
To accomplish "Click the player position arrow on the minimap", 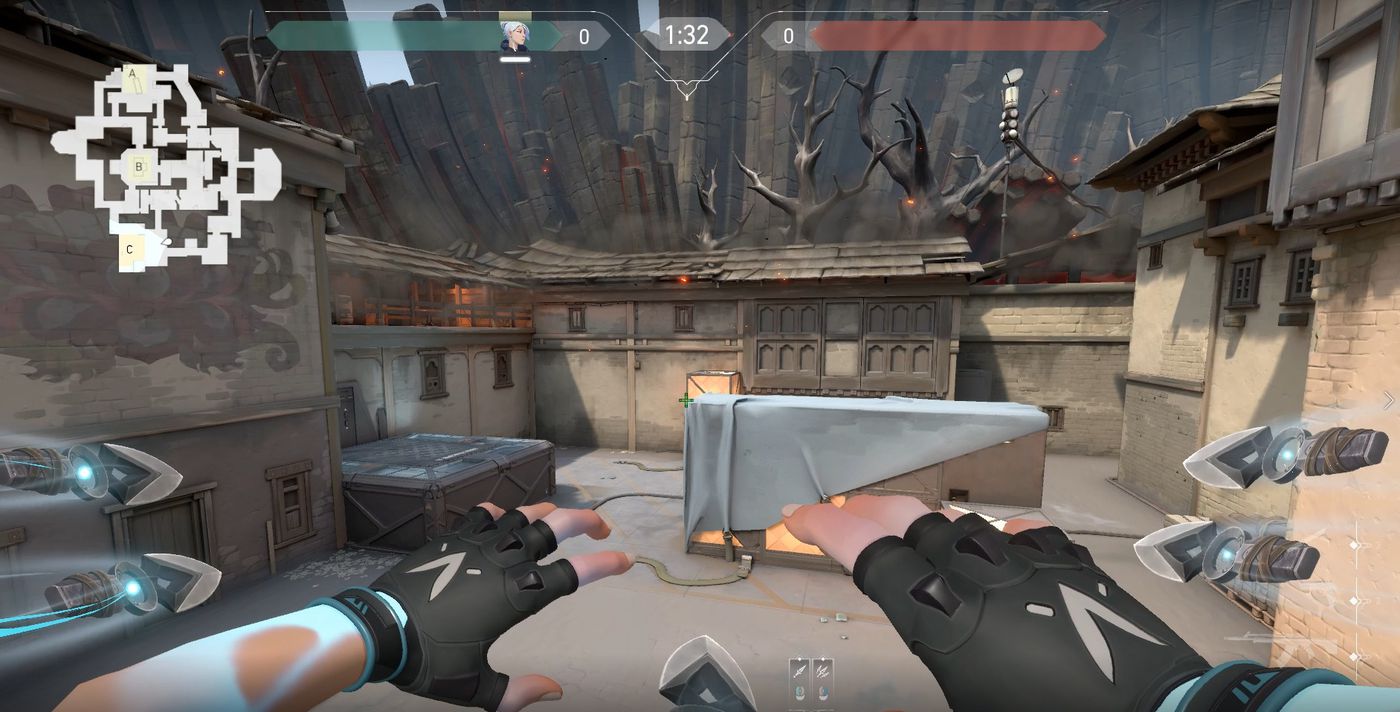I will coord(166,242).
